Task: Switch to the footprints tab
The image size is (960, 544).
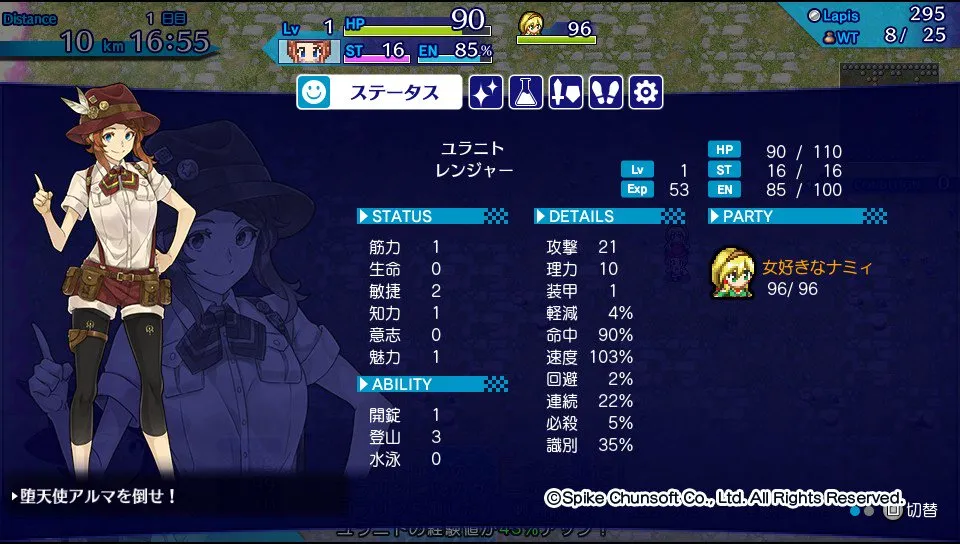Action: coord(606,93)
